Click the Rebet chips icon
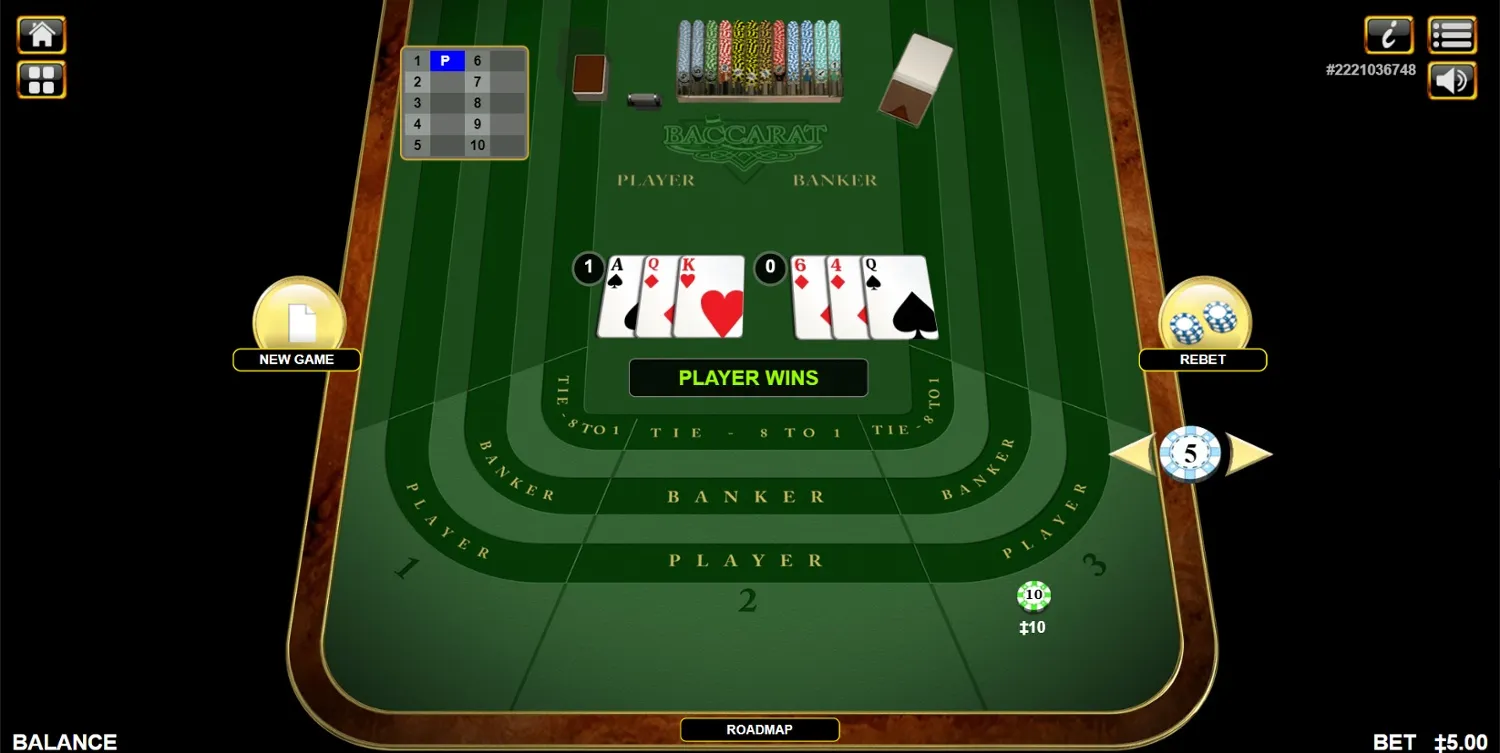The width and height of the screenshot is (1500, 753). point(1203,315)
